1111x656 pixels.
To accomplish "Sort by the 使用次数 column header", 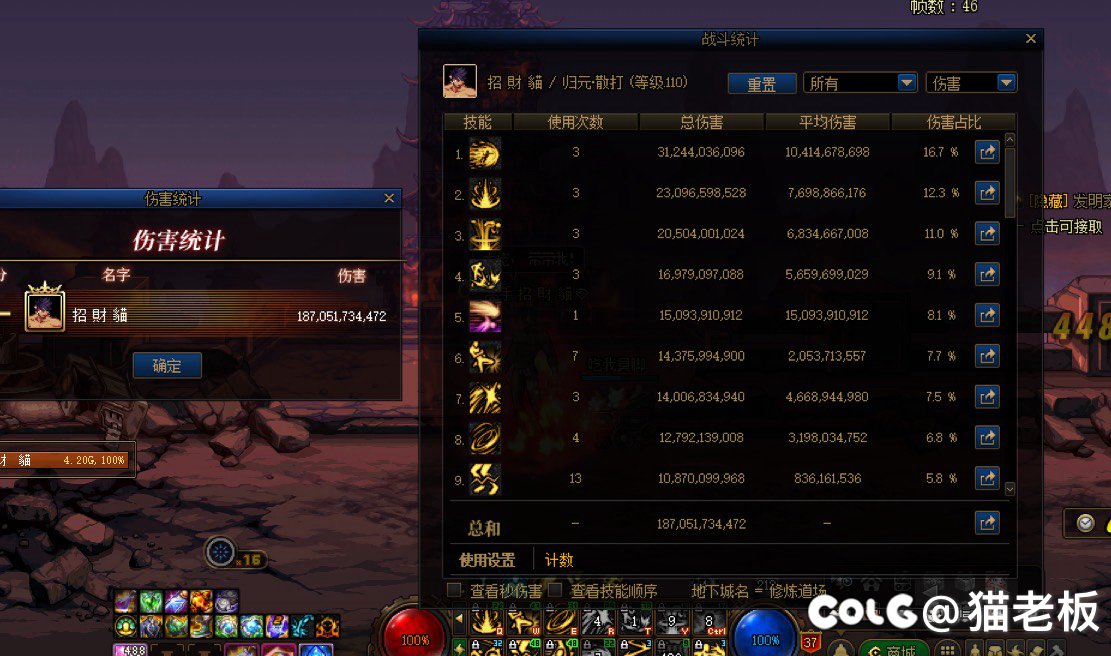I will [575, 122].
